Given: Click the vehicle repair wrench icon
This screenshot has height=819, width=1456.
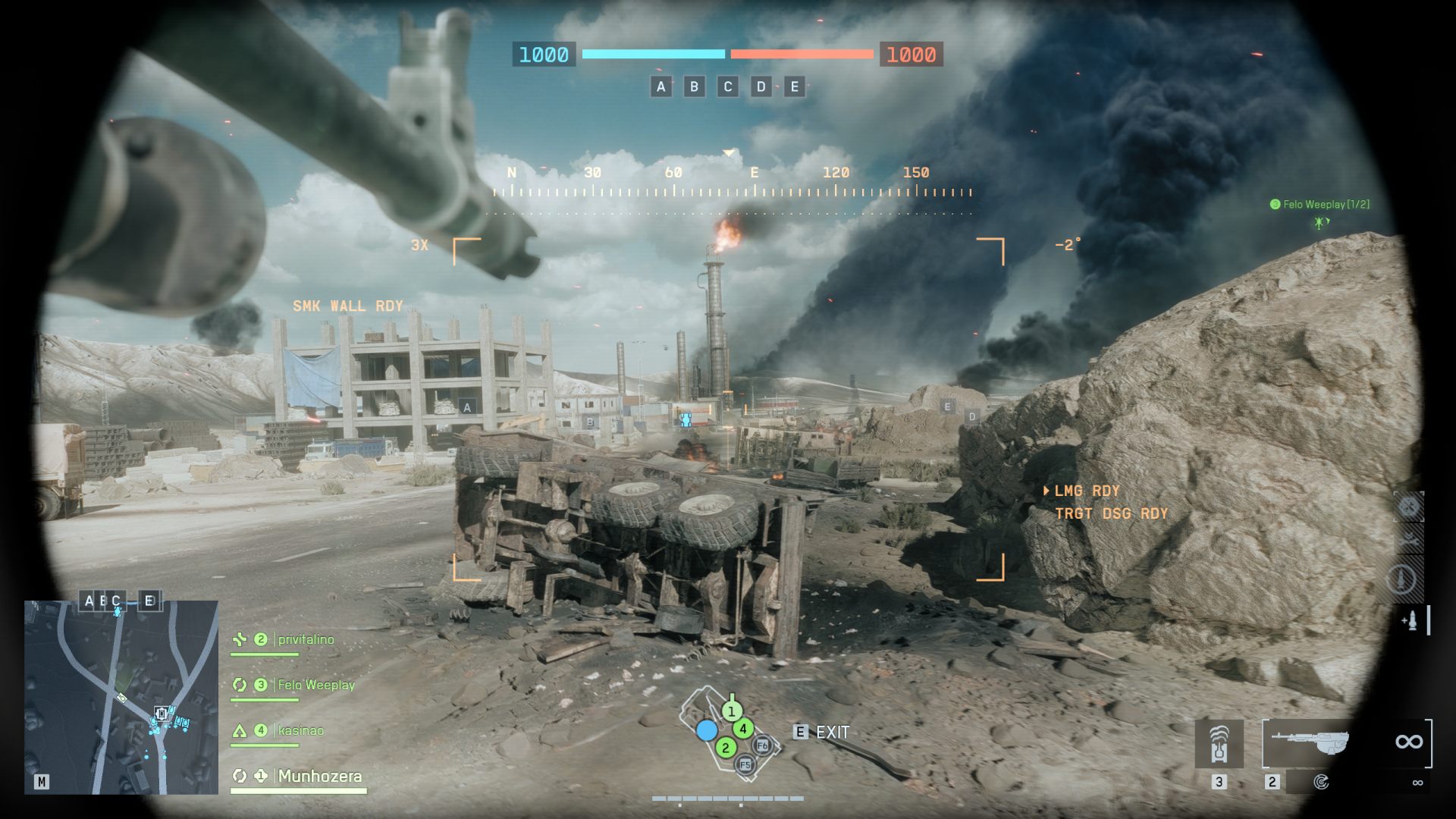Looking at the screenshot, I should [1408, 541].
